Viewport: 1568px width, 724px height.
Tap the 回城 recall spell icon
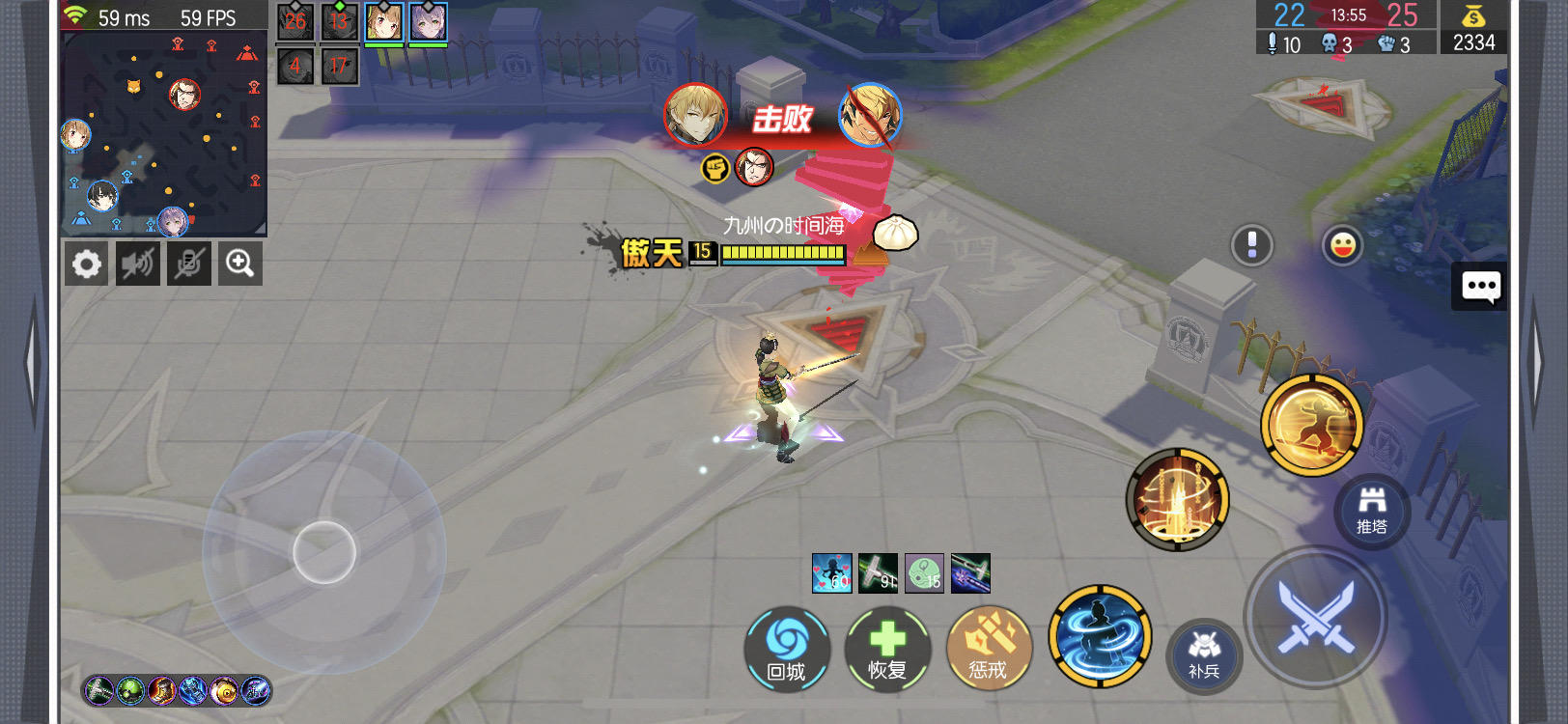[x=786, y=650]
